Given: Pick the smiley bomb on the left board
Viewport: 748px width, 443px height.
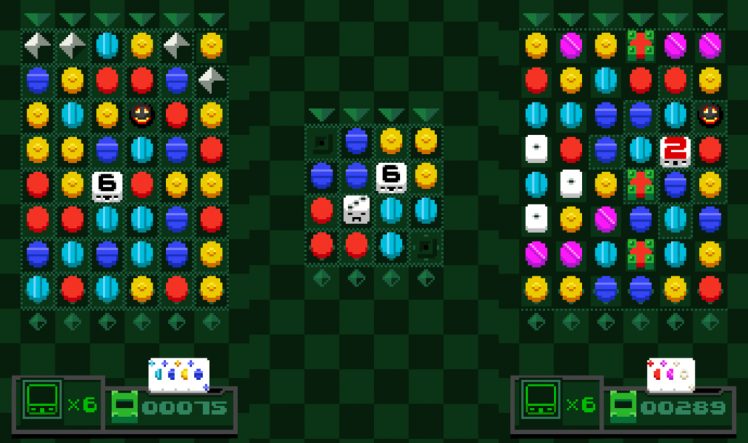Looking at the screenshot, I should tap(142, 115).
